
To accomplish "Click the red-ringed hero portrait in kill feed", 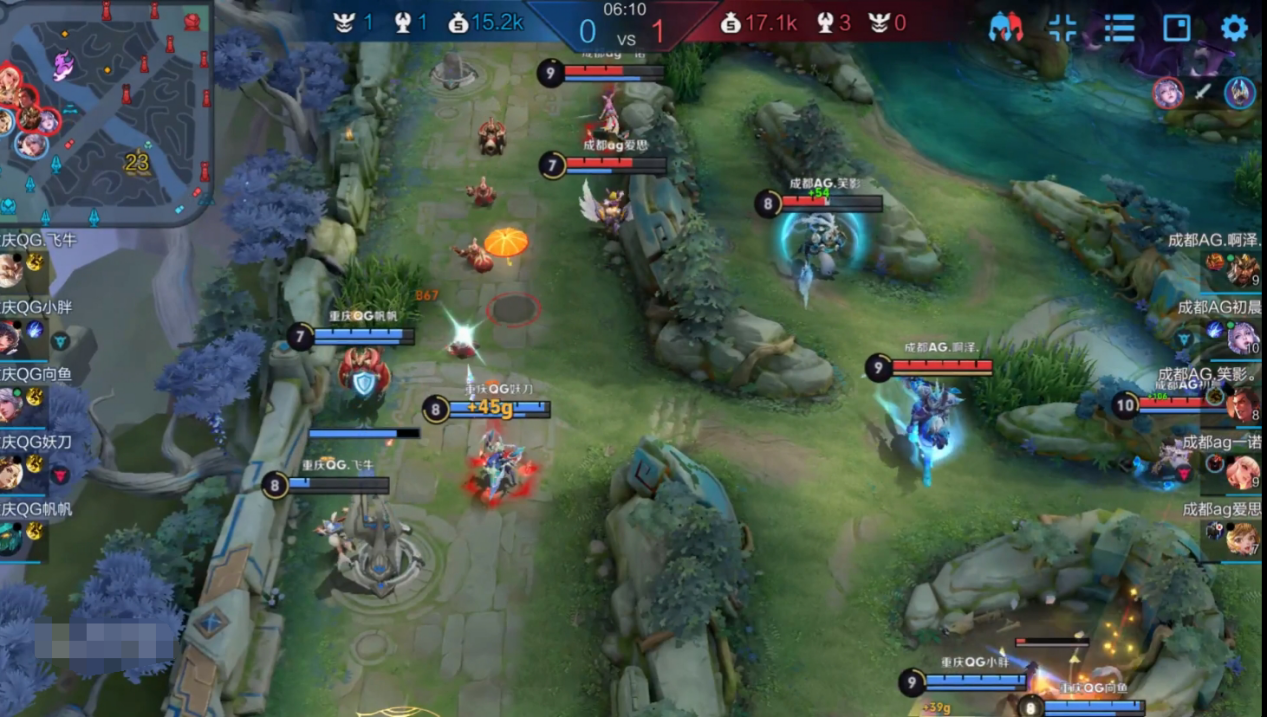I will [x=1168, y=93].
